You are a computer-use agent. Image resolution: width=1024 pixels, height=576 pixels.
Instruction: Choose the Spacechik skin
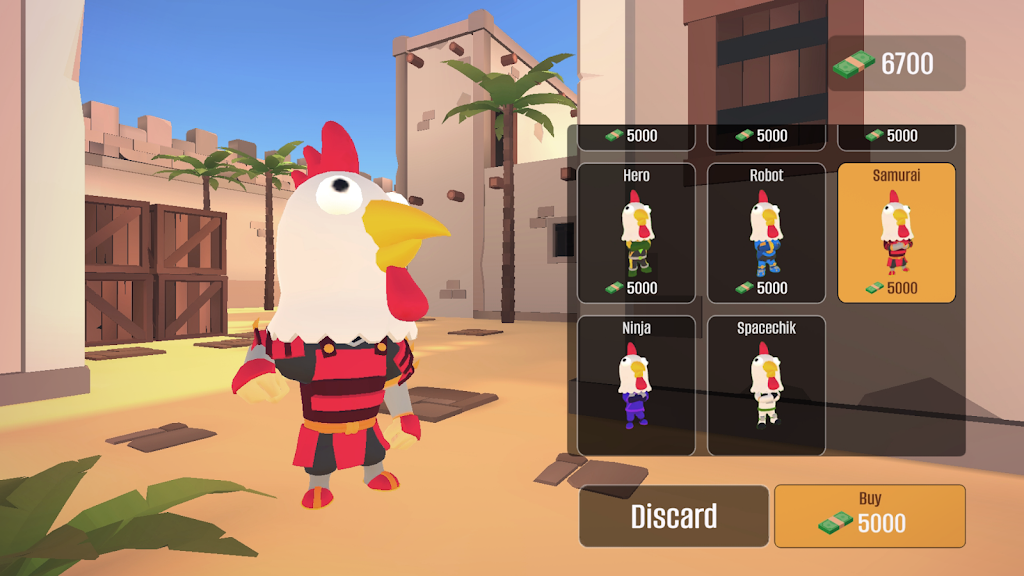(x=766, y=385)
